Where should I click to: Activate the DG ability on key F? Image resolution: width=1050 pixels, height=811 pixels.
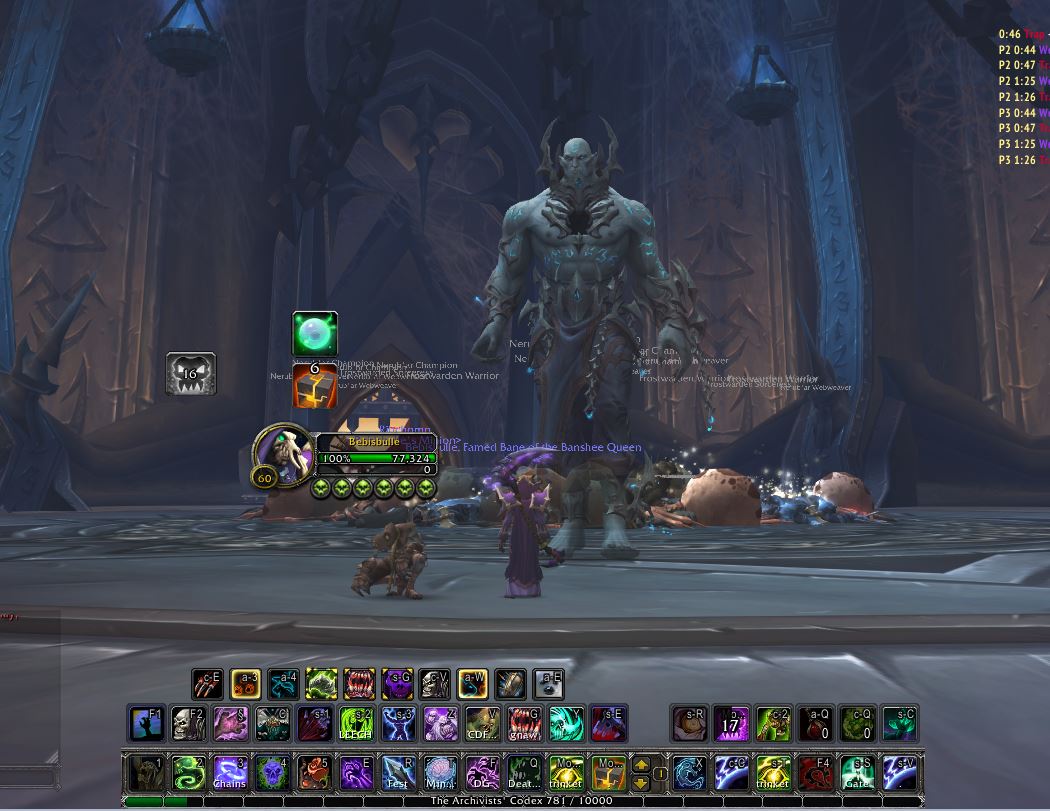tap(482, 771)
